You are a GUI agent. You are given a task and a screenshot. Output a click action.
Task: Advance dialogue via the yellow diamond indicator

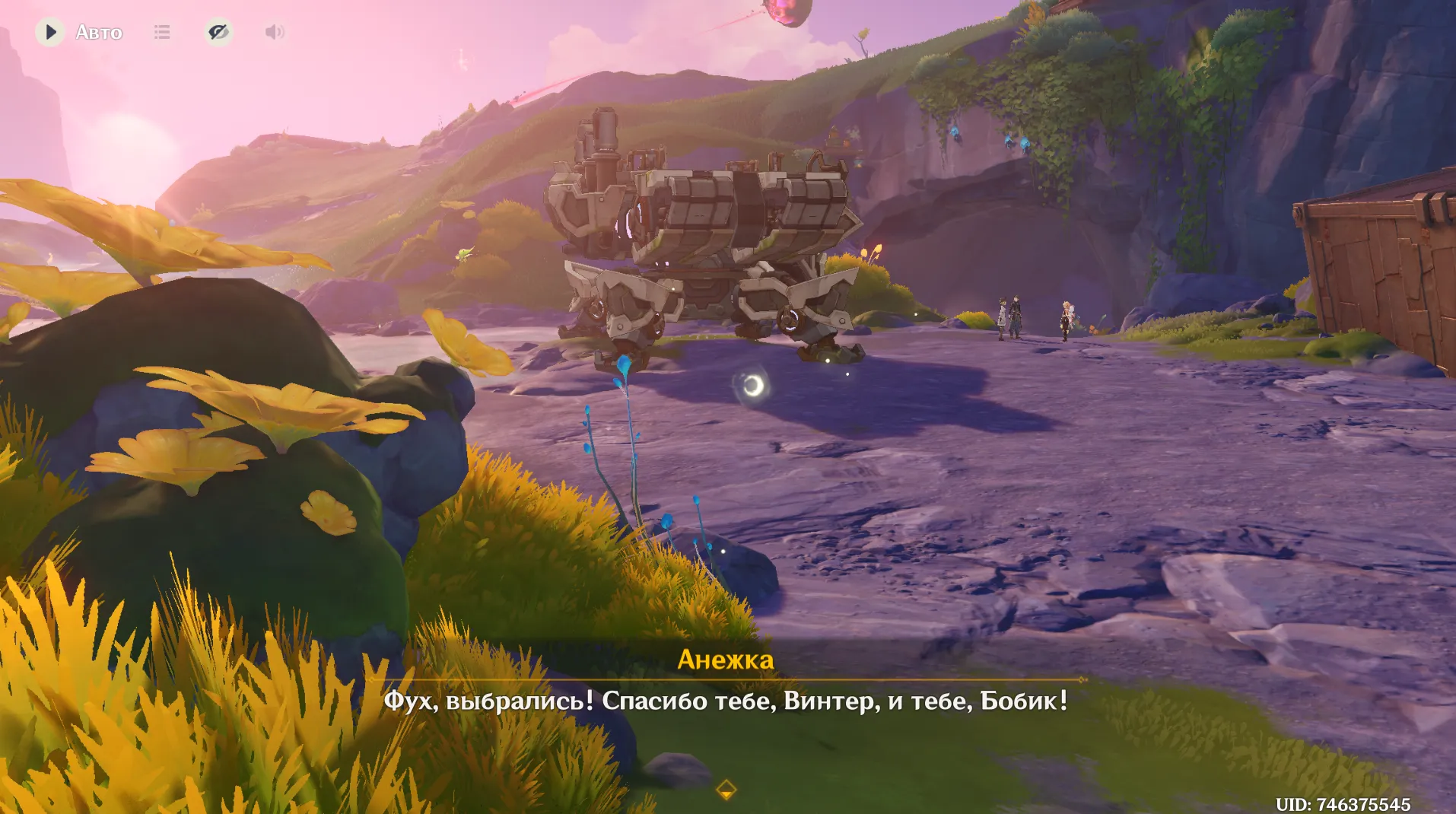(726, 790)
